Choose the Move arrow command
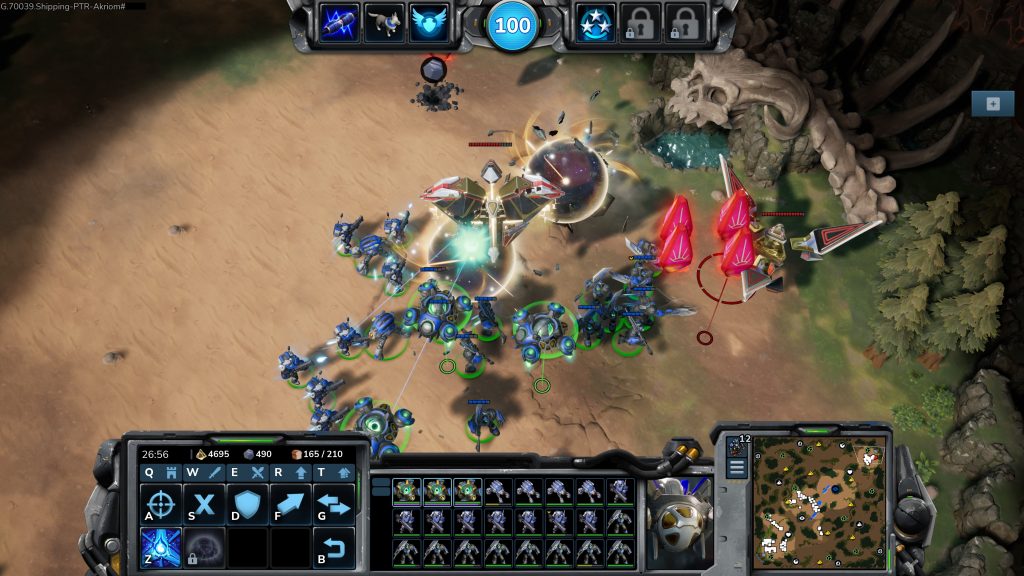Image resolution: width=1024 pixels, height=576 pixels. (x=290, y=505)
